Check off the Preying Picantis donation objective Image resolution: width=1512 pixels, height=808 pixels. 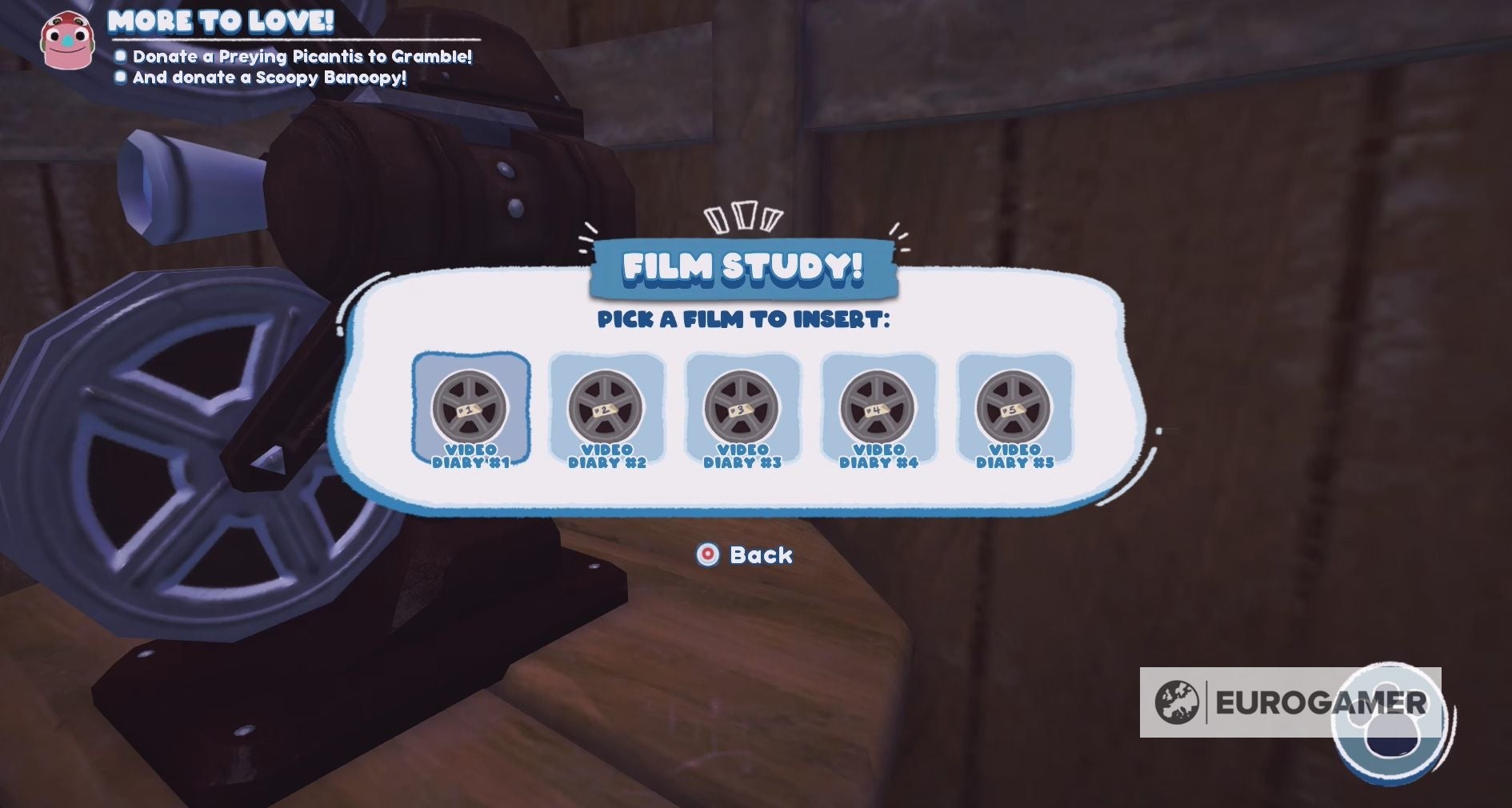(x=122, y=57)
